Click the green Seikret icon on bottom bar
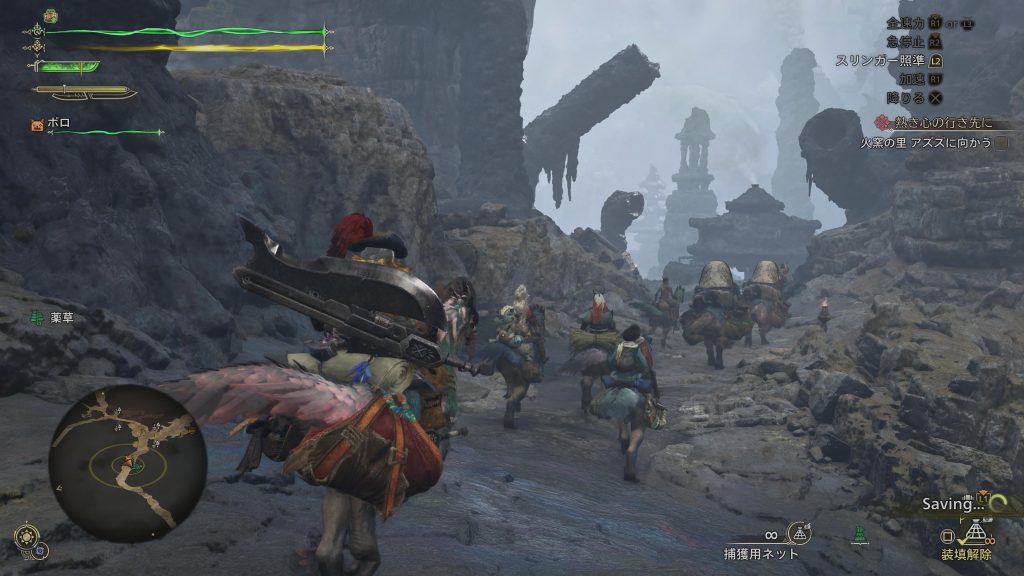The height and width of the screenshot is (576, 1024). (858, 536)
